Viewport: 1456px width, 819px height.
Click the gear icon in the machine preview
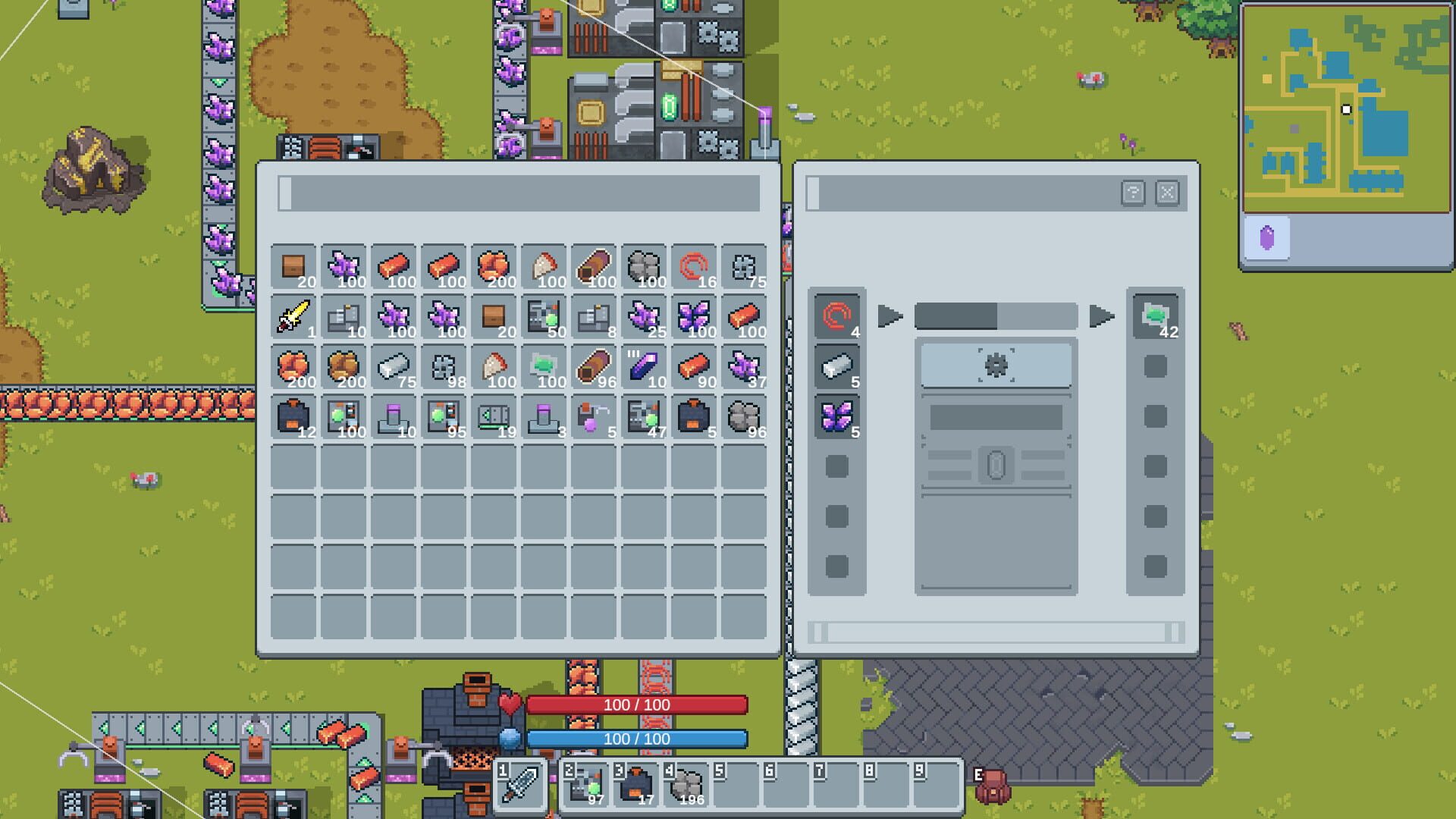(996, 365)
